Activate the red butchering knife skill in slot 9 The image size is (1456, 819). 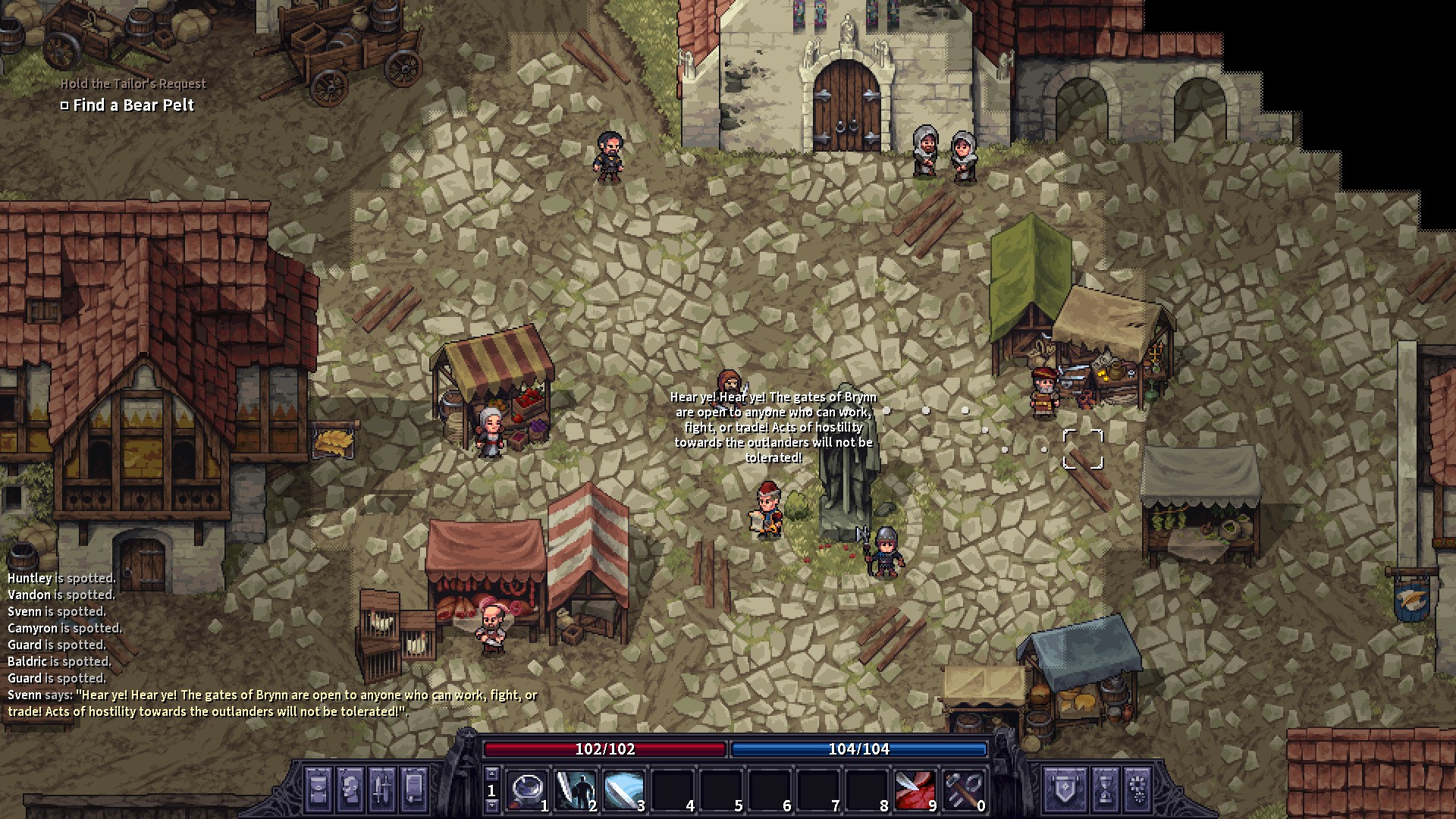[915, 791]
